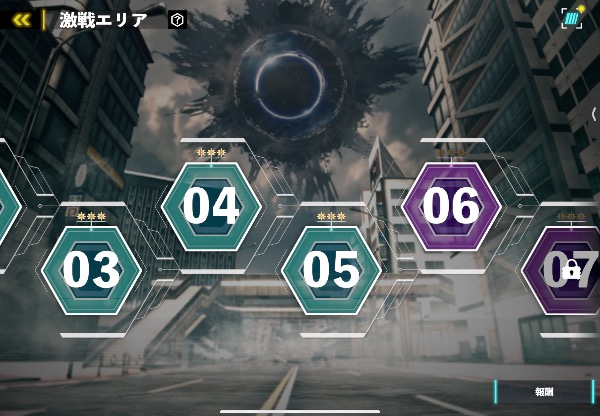Choose stage 04 hexagon
This screenshot has height=416, width=600.
tap(211, 206)
